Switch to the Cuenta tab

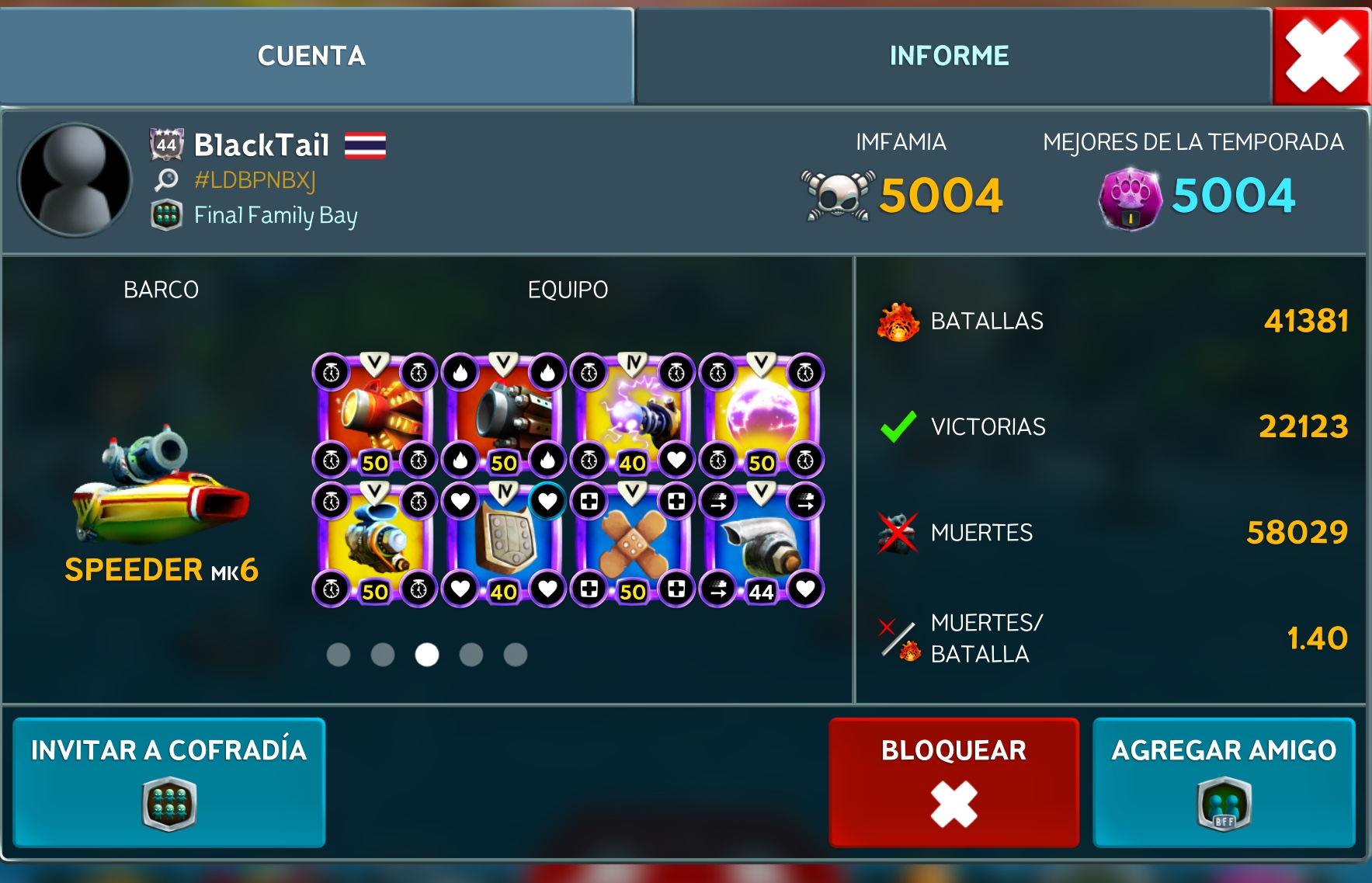coord(311,56)
